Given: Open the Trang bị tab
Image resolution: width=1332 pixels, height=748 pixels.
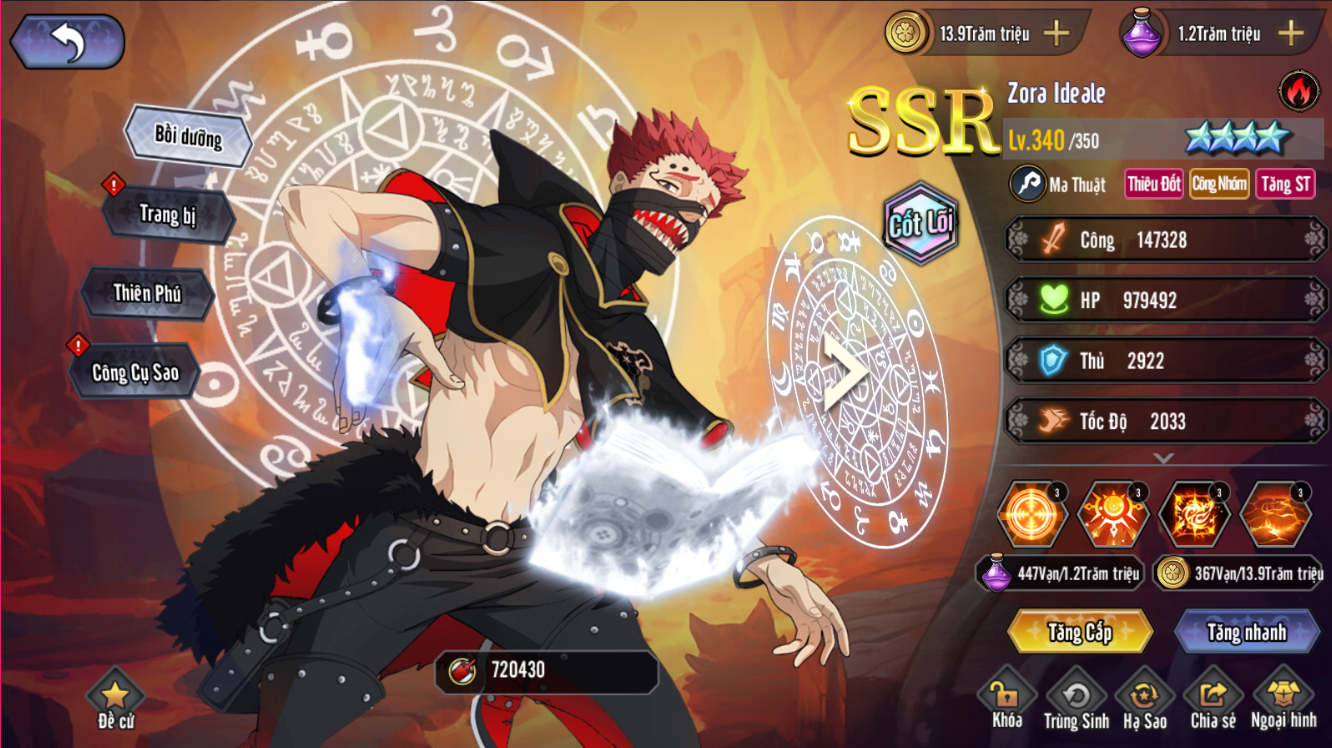Looking at the screenshot, I should 168,214.
